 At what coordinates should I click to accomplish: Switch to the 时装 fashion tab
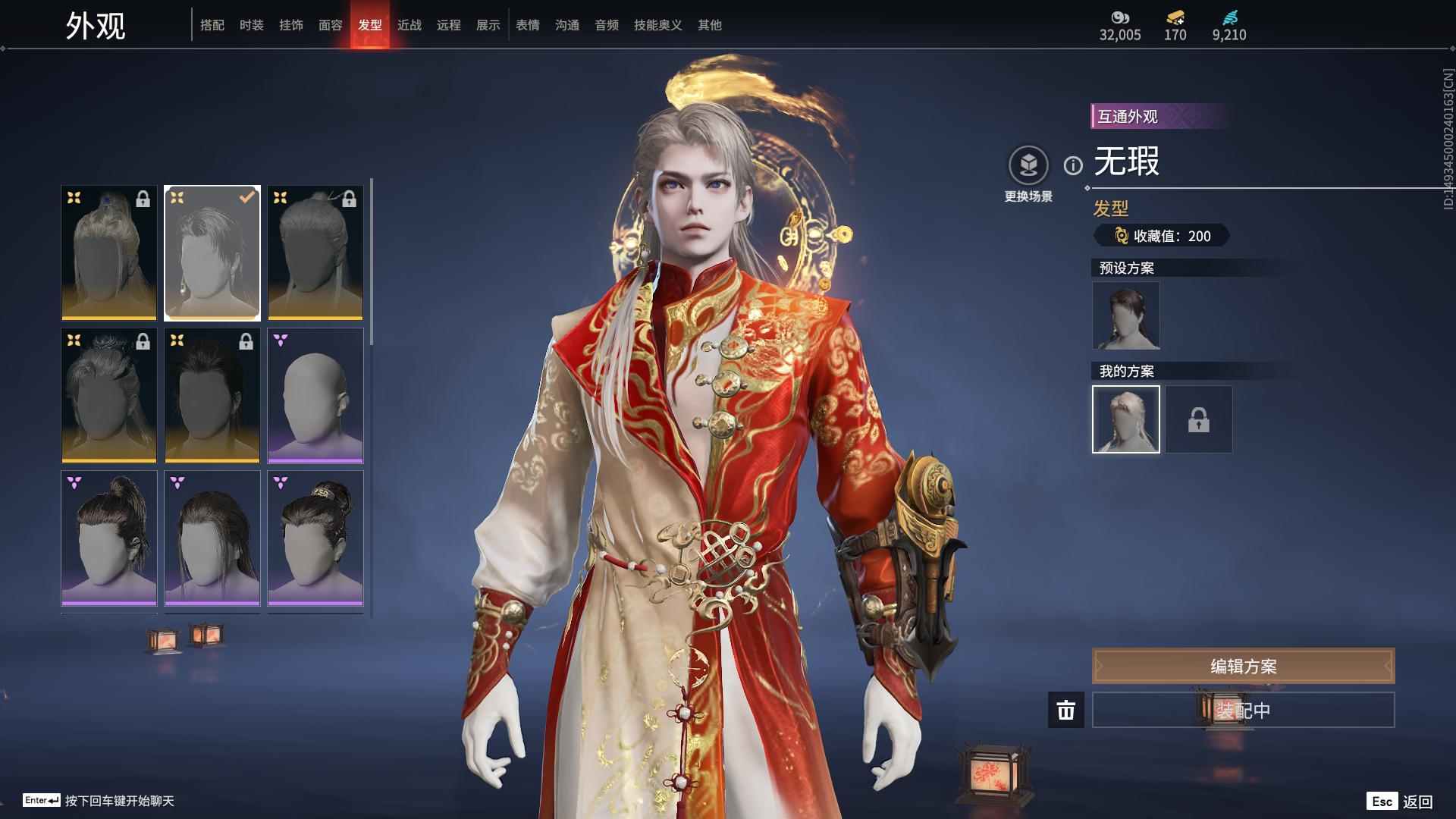(x=251, y=24)
